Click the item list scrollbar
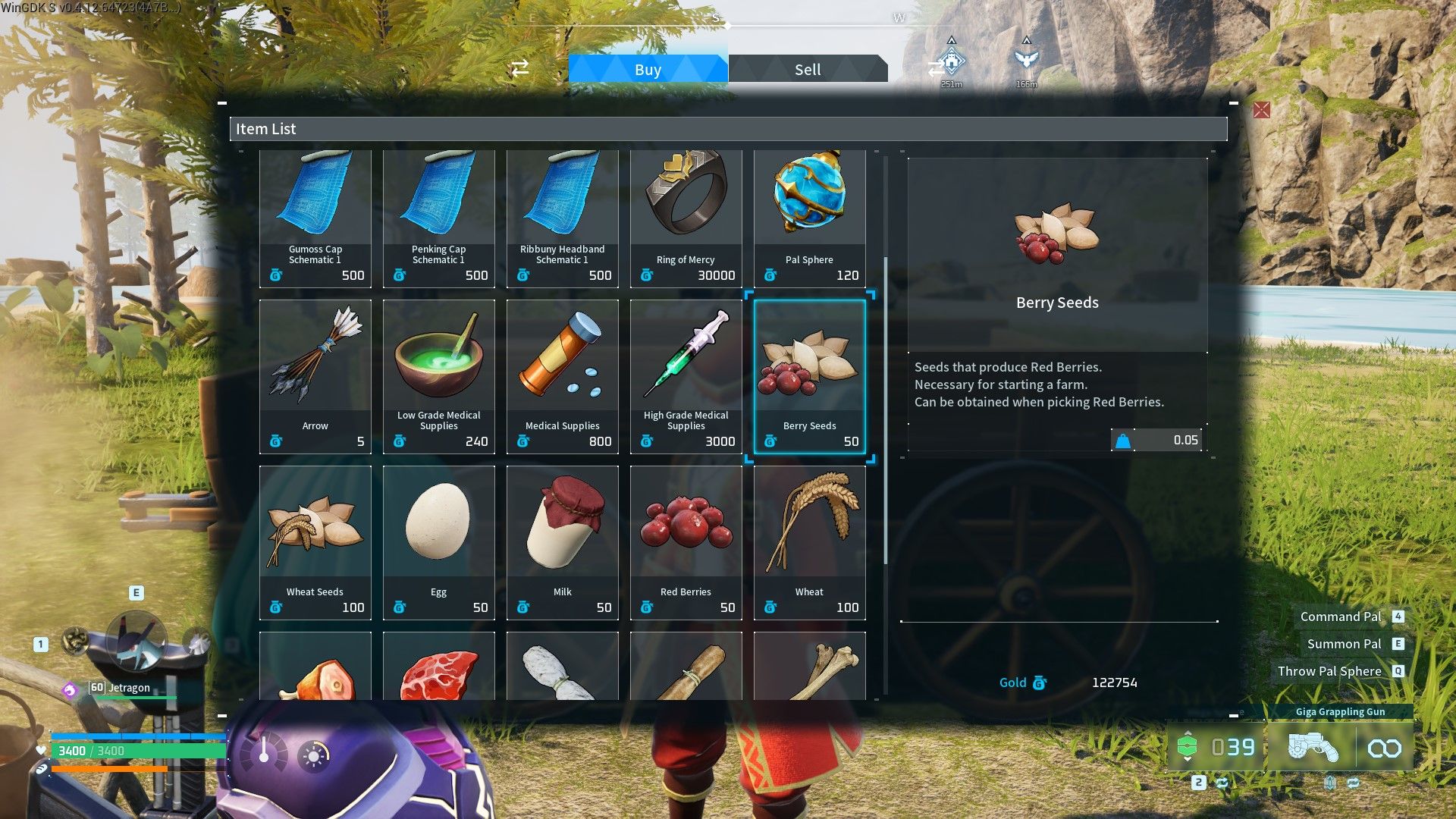The height and width of the screenshot is (819, 1456). (885, 409)
